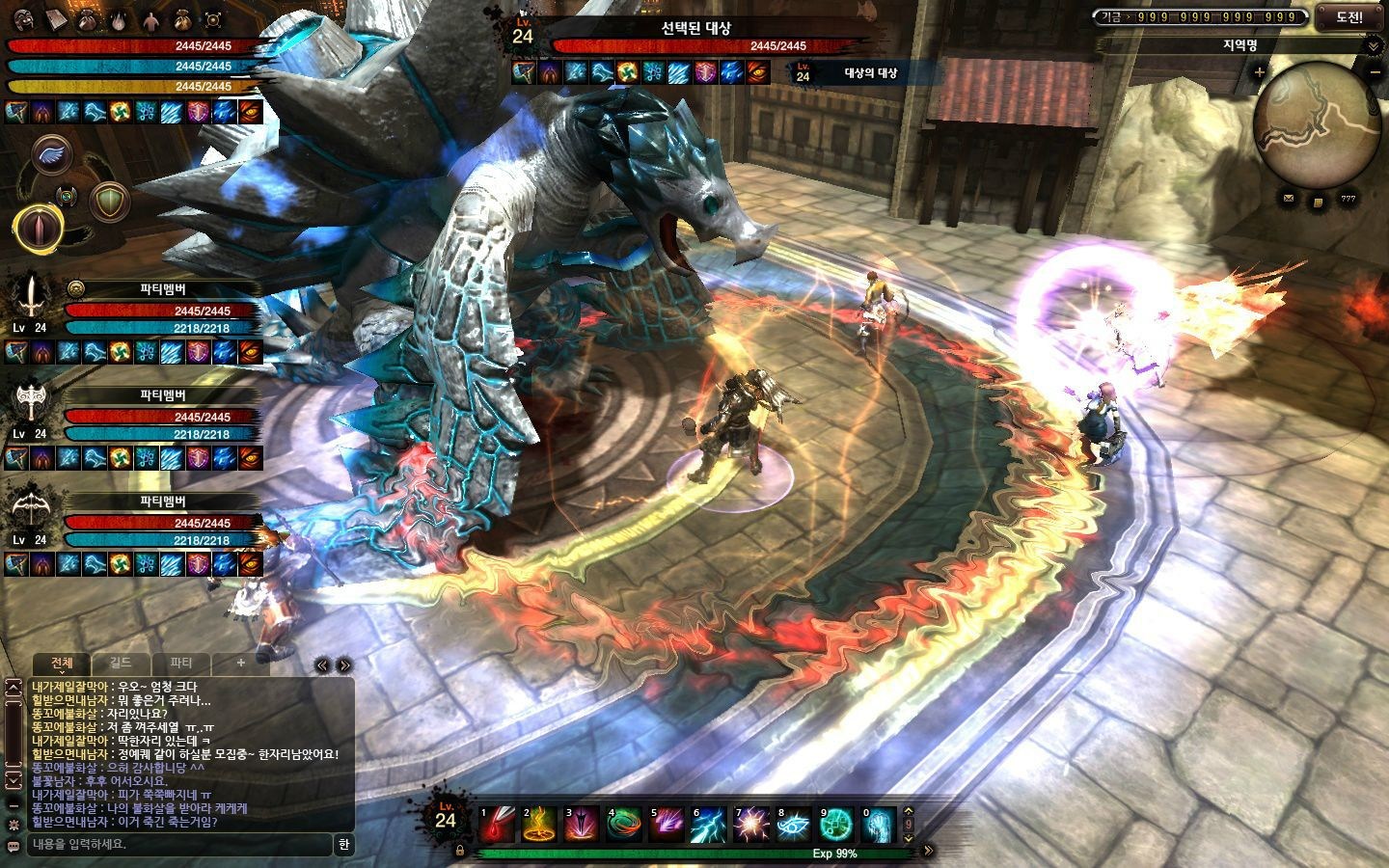Viewport: 1389px width, 868px height.
Task: Open the mask icon in top menu
Action: pos(24,17)
